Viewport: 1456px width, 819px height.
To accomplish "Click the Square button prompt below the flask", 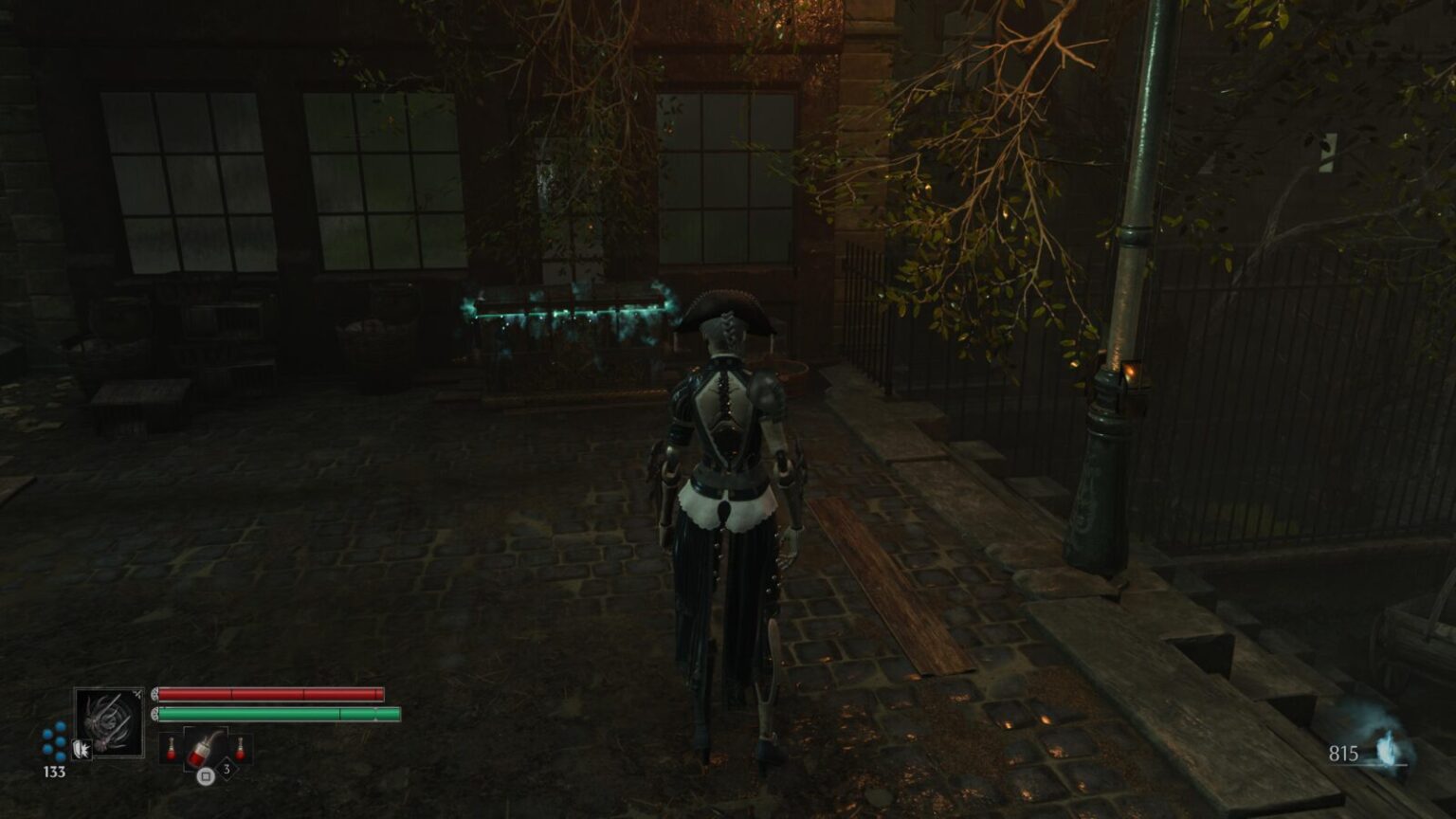I will pos(205,776).
